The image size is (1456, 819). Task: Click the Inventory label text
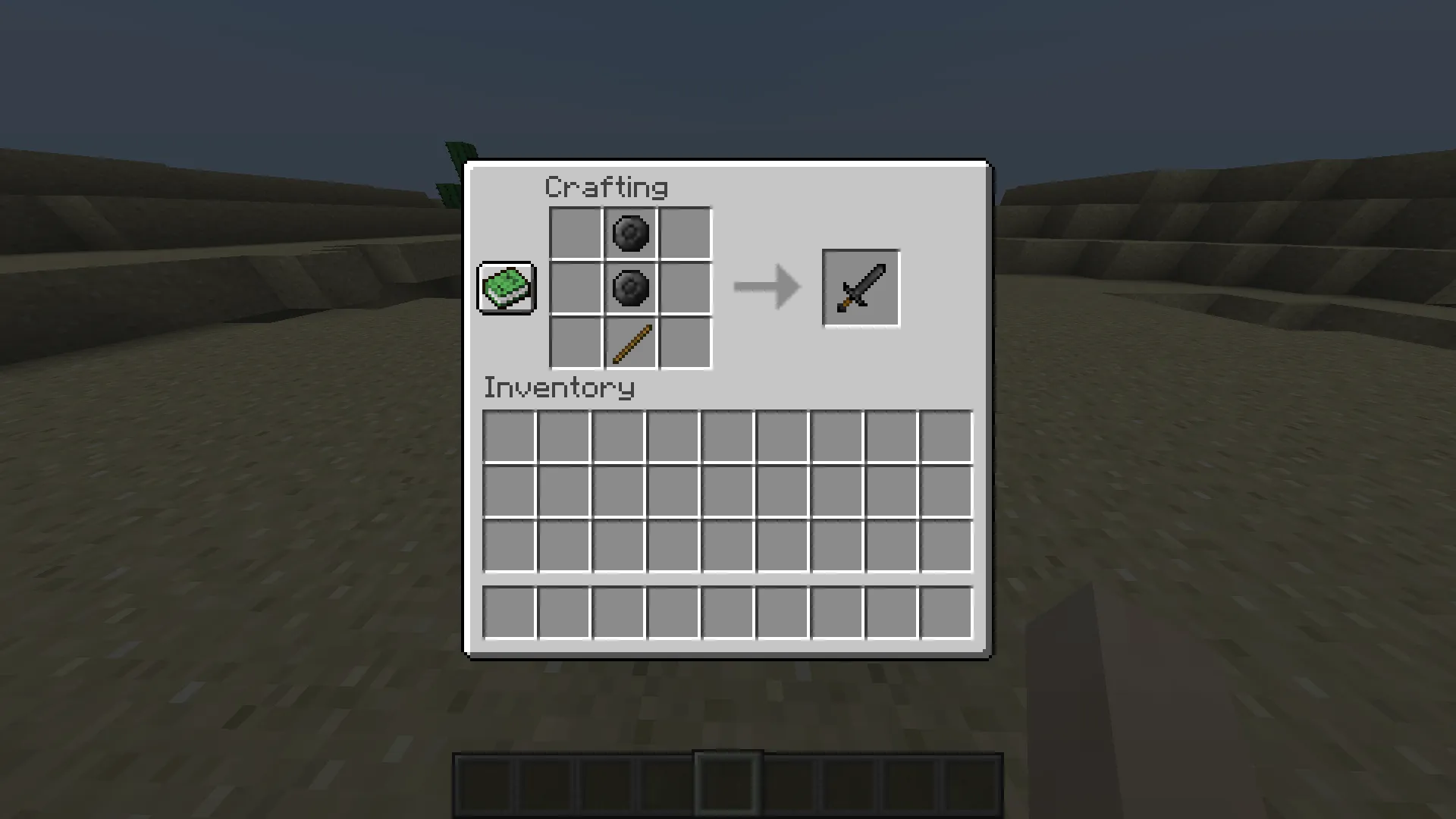click(x=559, y=388)
